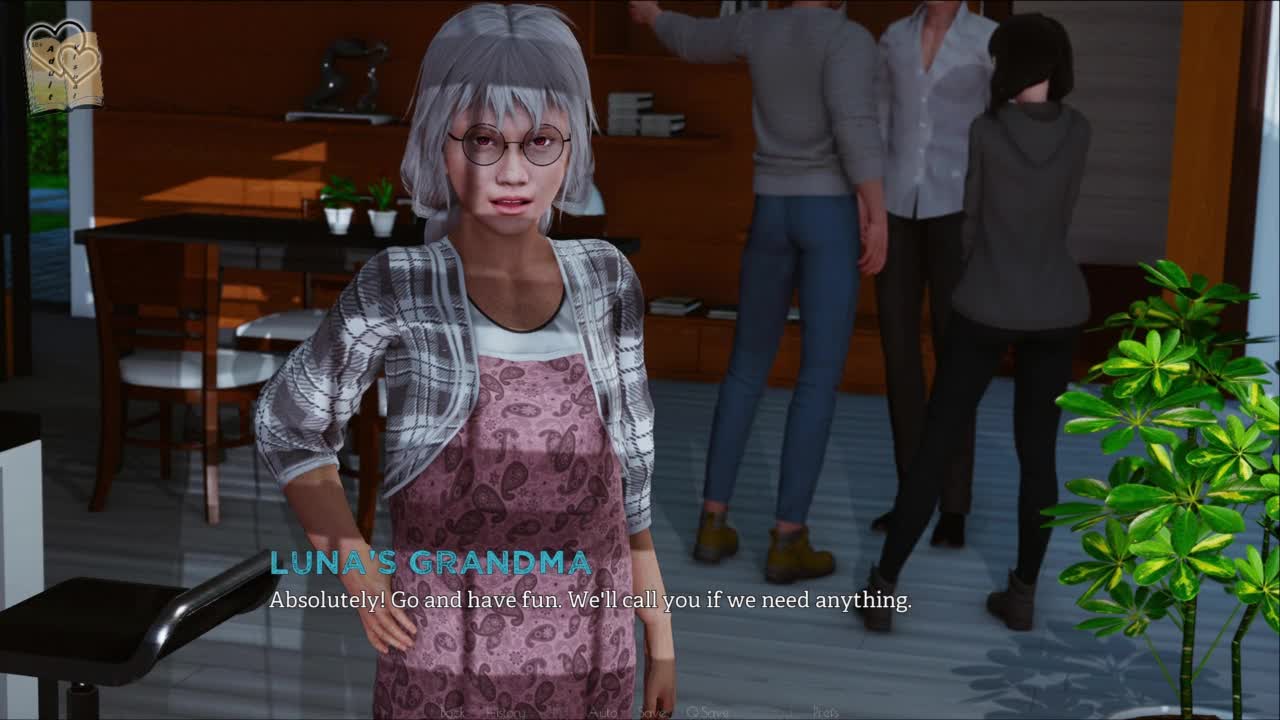Open the Prefs menu

click(x=825, y=712)
